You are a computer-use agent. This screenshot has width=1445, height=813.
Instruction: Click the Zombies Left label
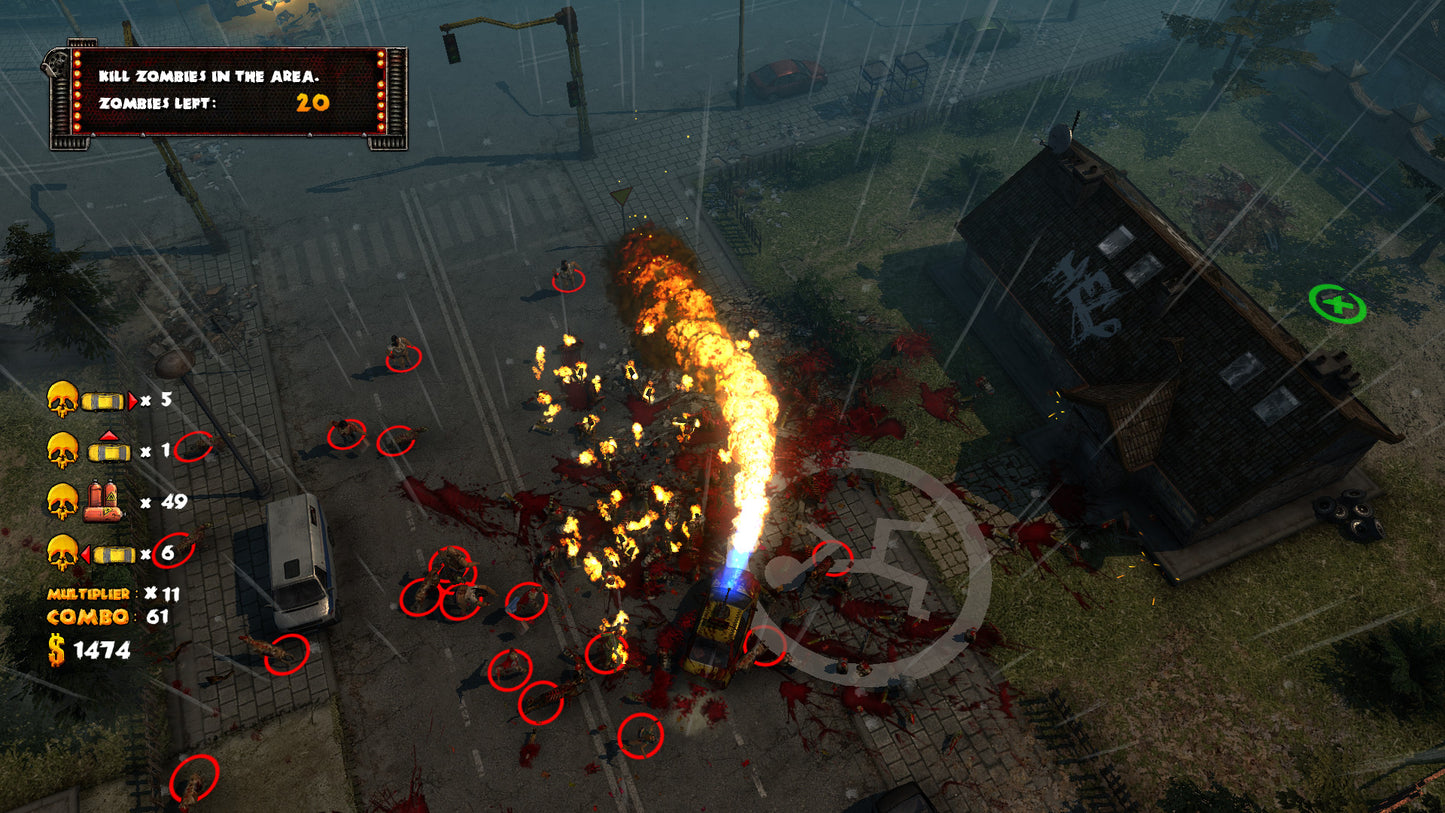158,103
